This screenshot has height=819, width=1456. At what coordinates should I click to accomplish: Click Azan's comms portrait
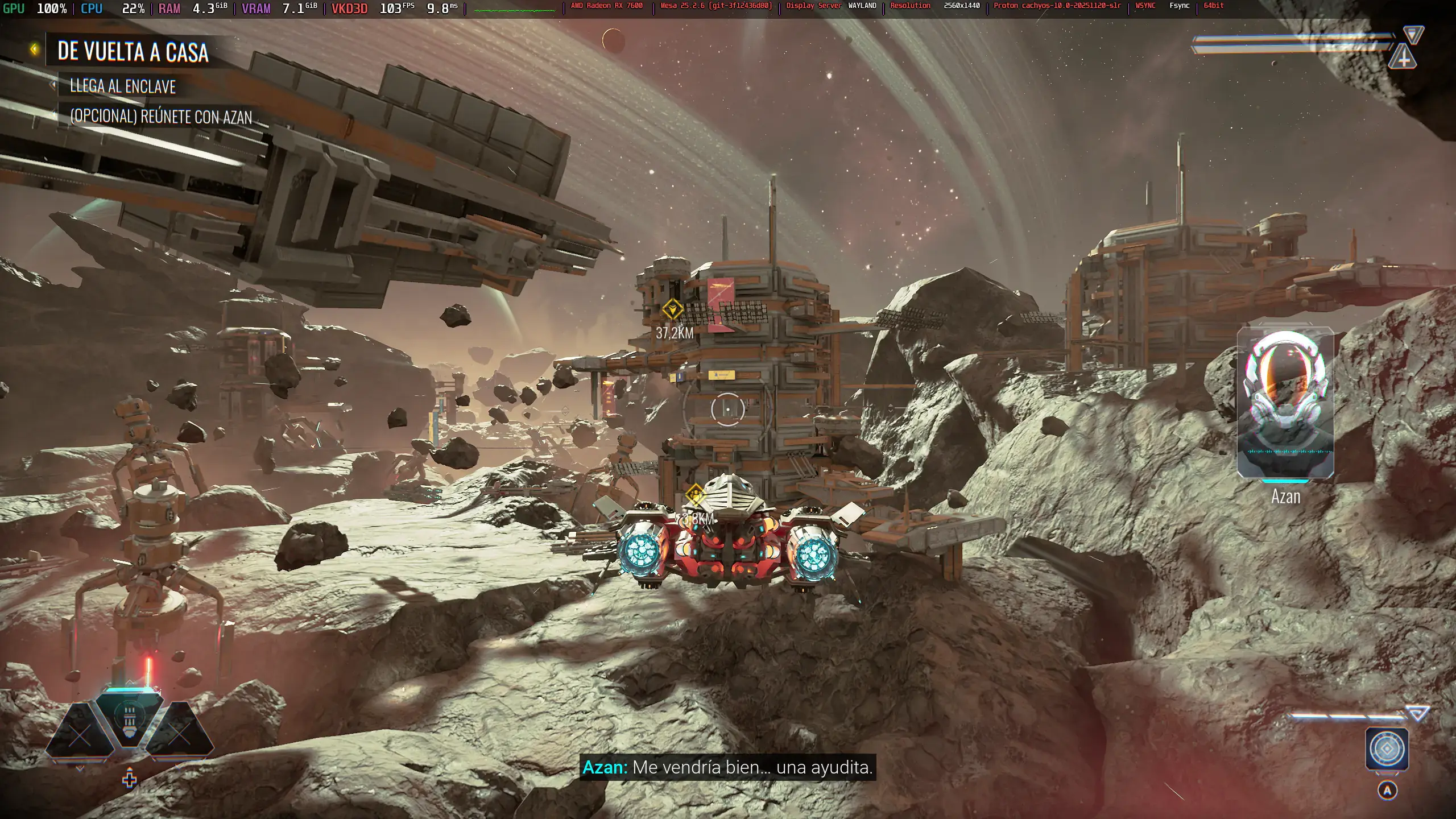click(1285, 403)
